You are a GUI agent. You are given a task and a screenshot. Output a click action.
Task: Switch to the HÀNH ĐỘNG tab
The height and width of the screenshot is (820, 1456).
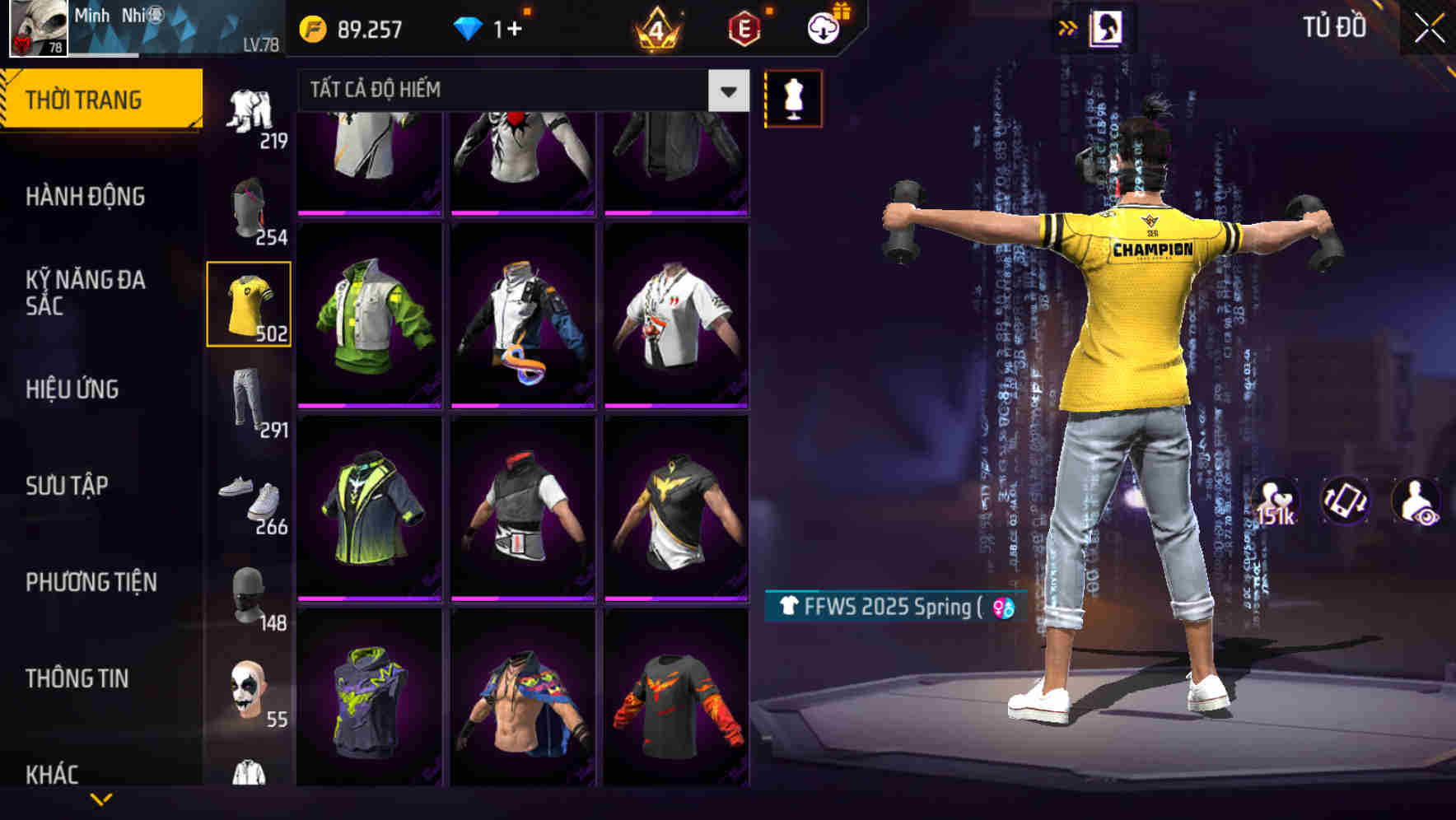(86, 196)
